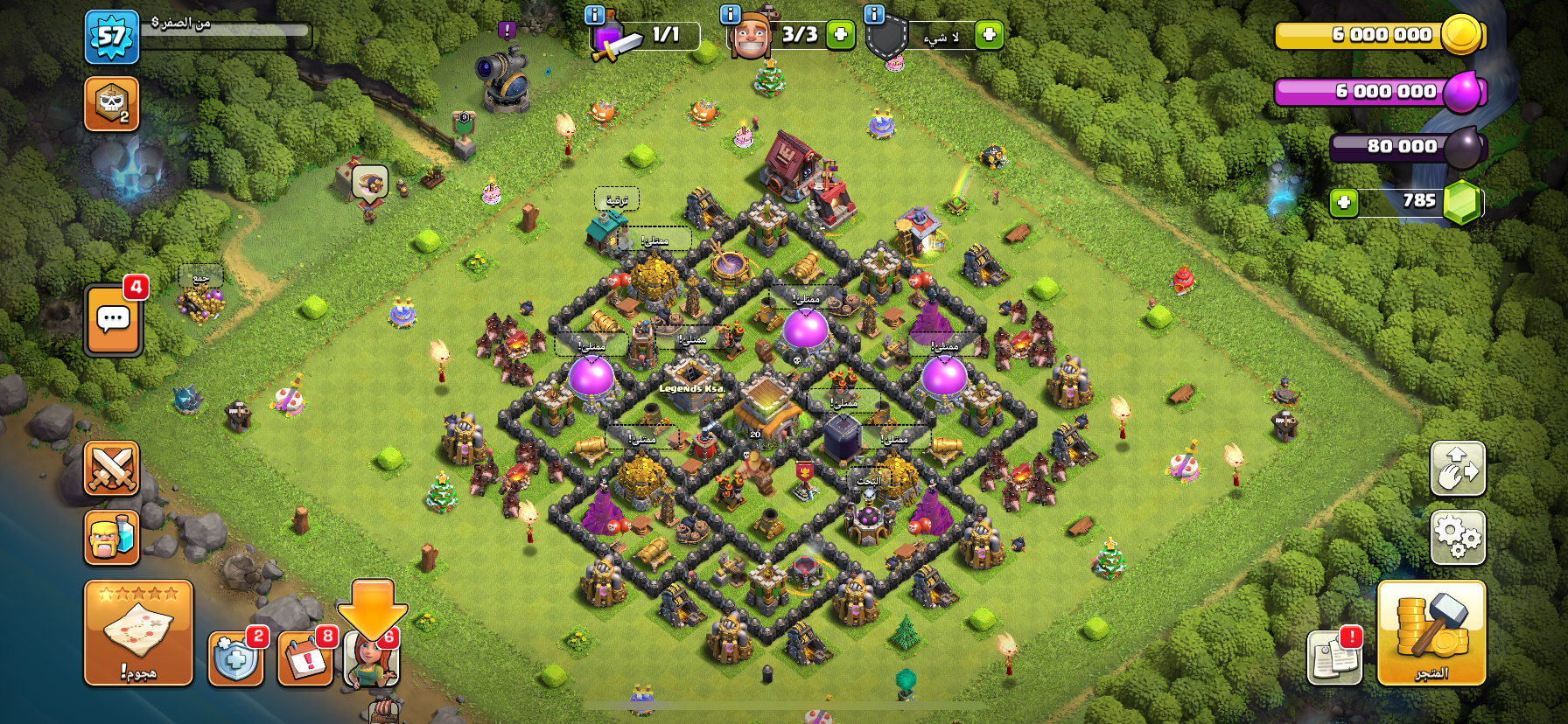This screenshot has height=724, width=1568.
Task: Open the chat speech bubble
Action: (114, 320)
